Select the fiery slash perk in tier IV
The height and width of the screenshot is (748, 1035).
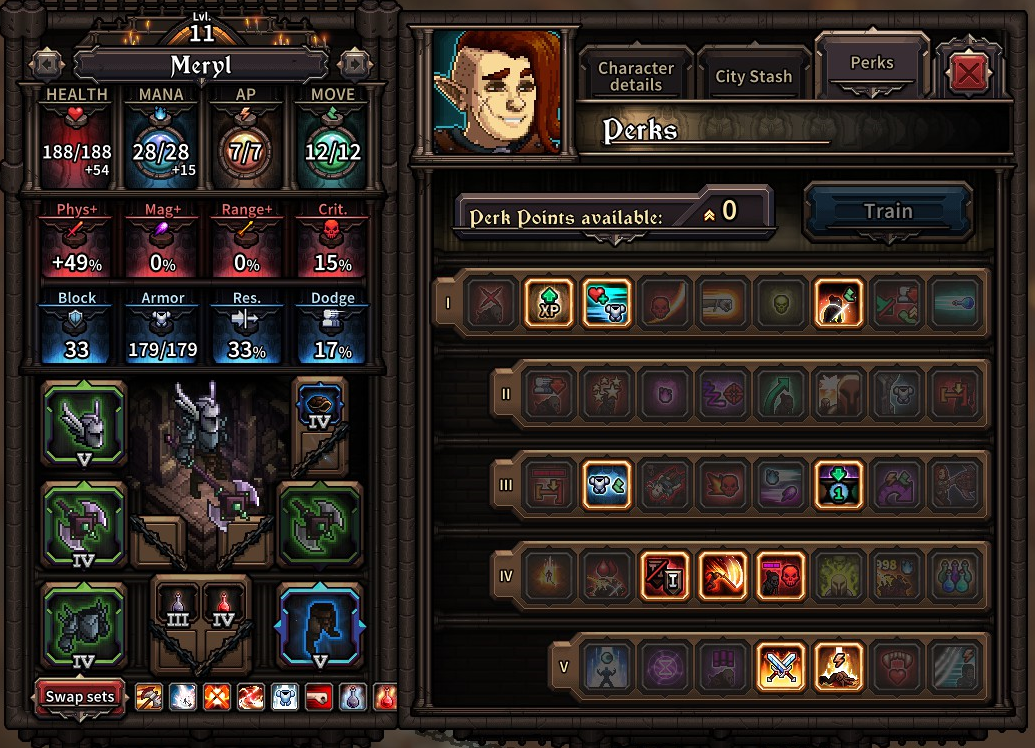(723, 576)
